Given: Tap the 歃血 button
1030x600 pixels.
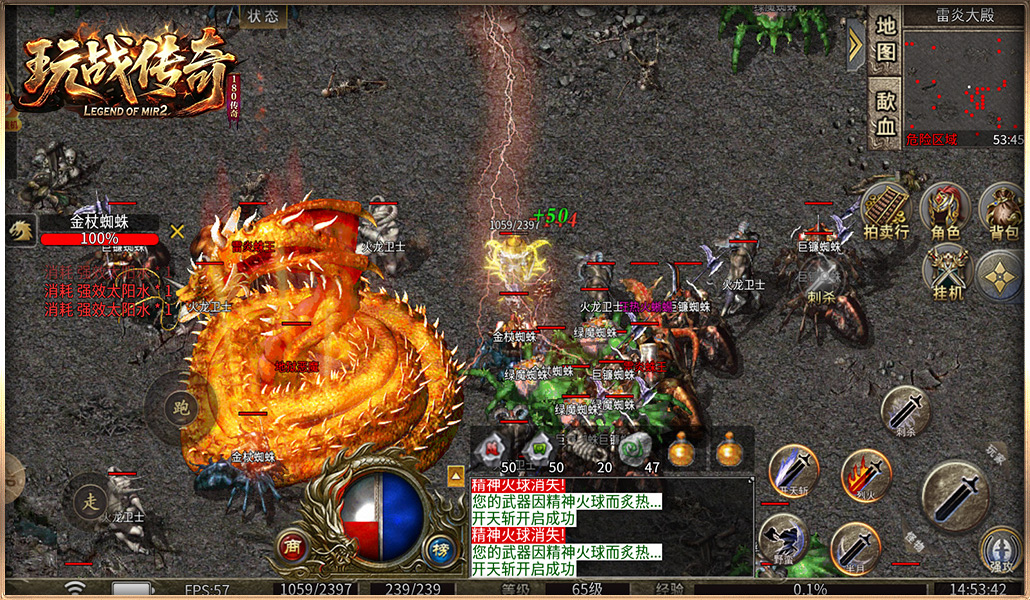Looking at the screenshot, I should click(x=886, y=113).
